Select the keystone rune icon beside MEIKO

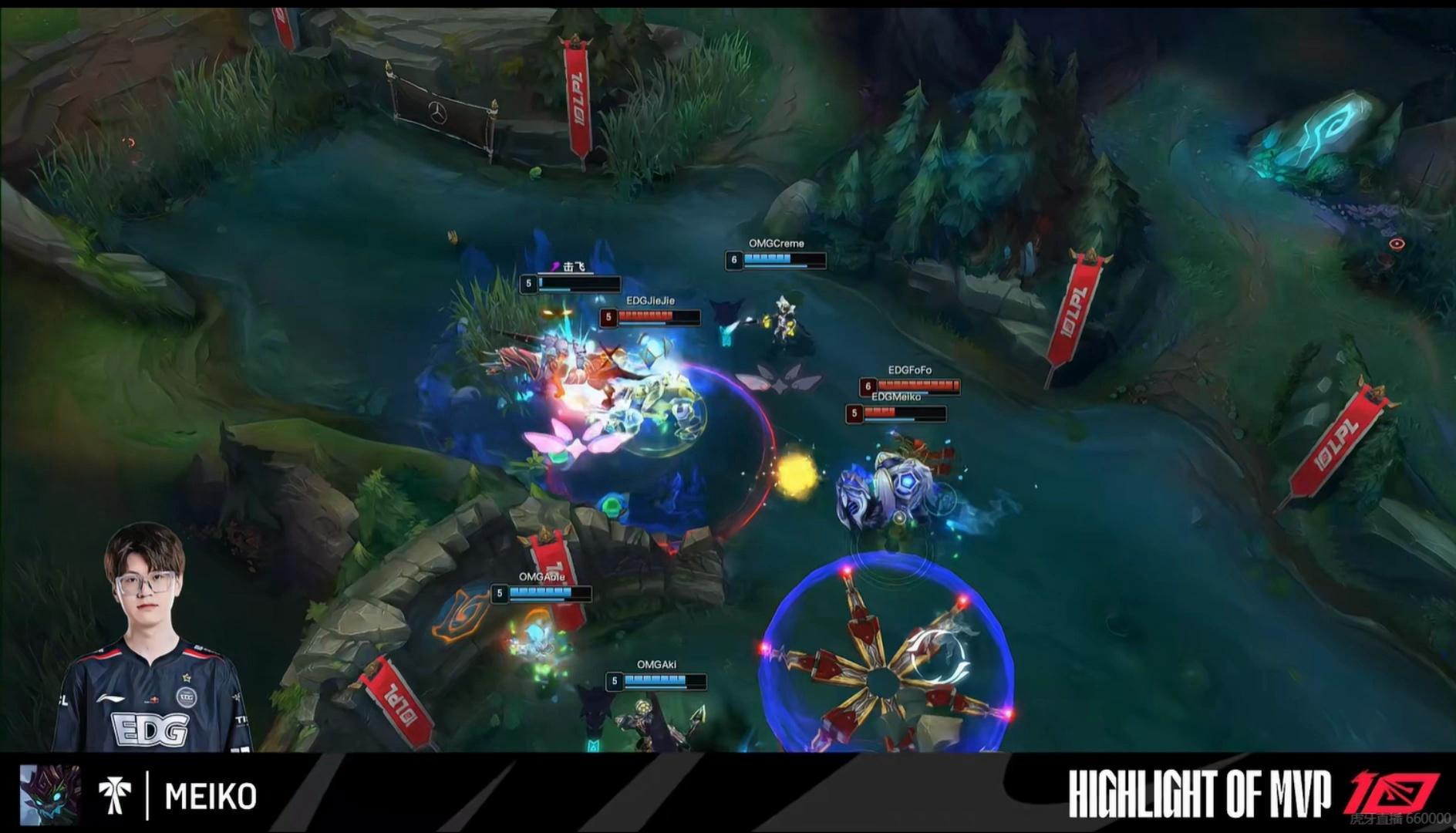(x=114, y=795)
